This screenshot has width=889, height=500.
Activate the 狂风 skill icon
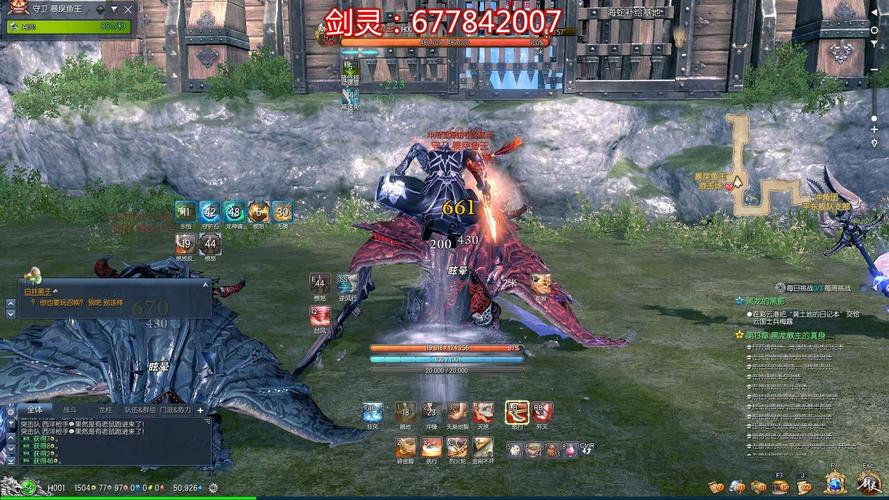click(x=372, y=412)
